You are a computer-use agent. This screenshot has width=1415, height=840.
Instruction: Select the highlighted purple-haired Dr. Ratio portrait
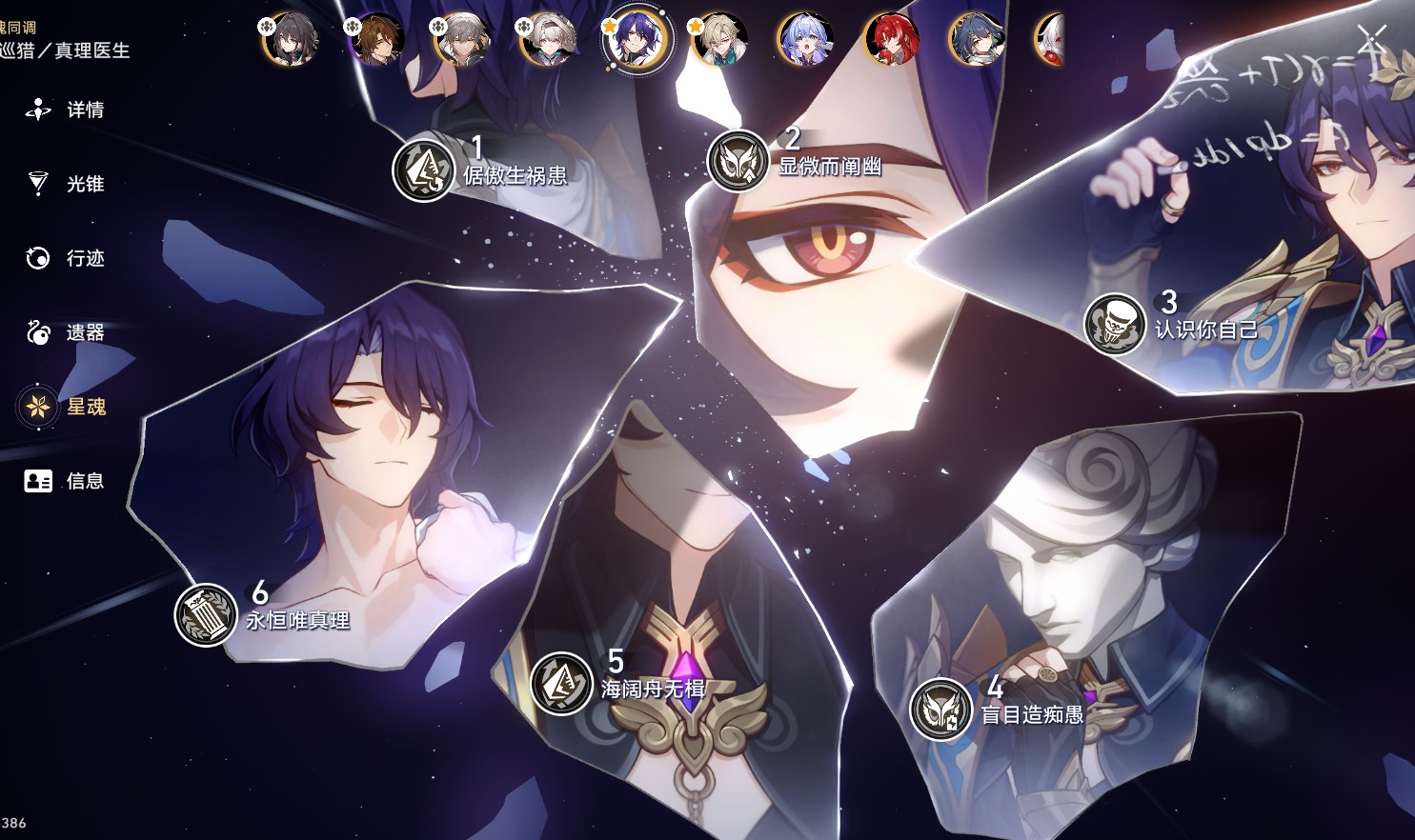tap(637, 40)
